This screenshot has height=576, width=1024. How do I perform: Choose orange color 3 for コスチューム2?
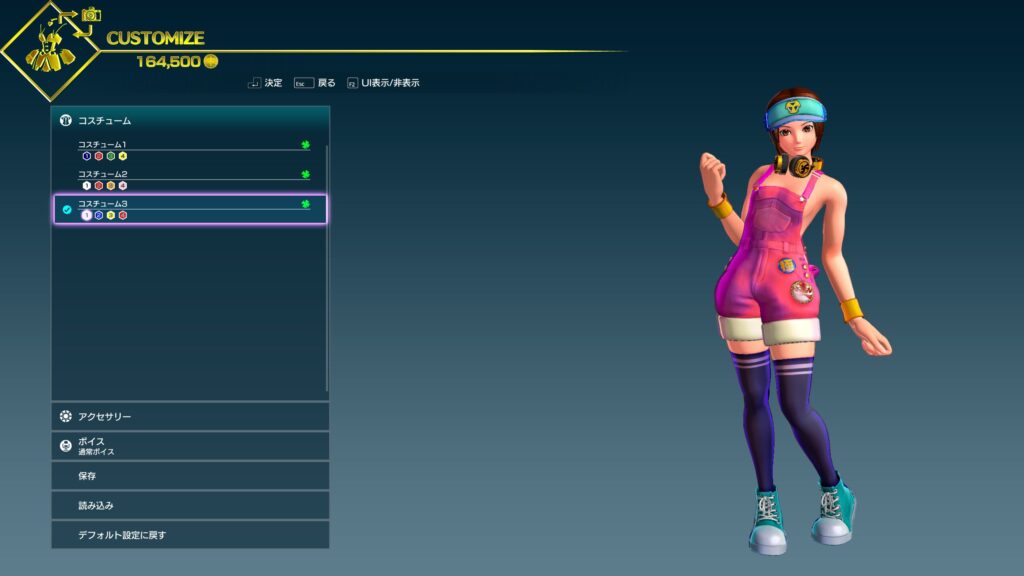tap(110, 185)
